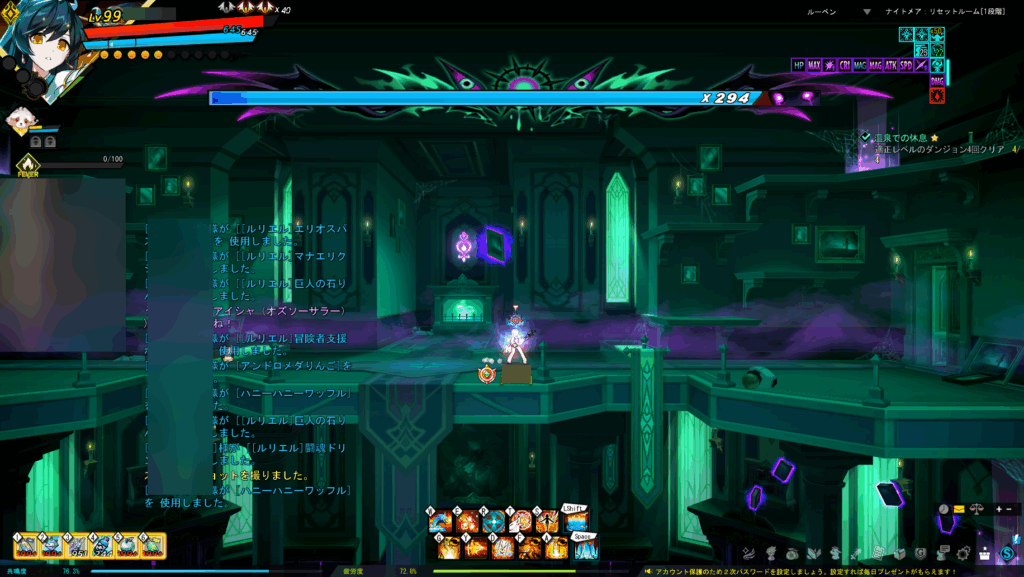Click the plus zoom button
1024x577 pixels.
point(997,509)
